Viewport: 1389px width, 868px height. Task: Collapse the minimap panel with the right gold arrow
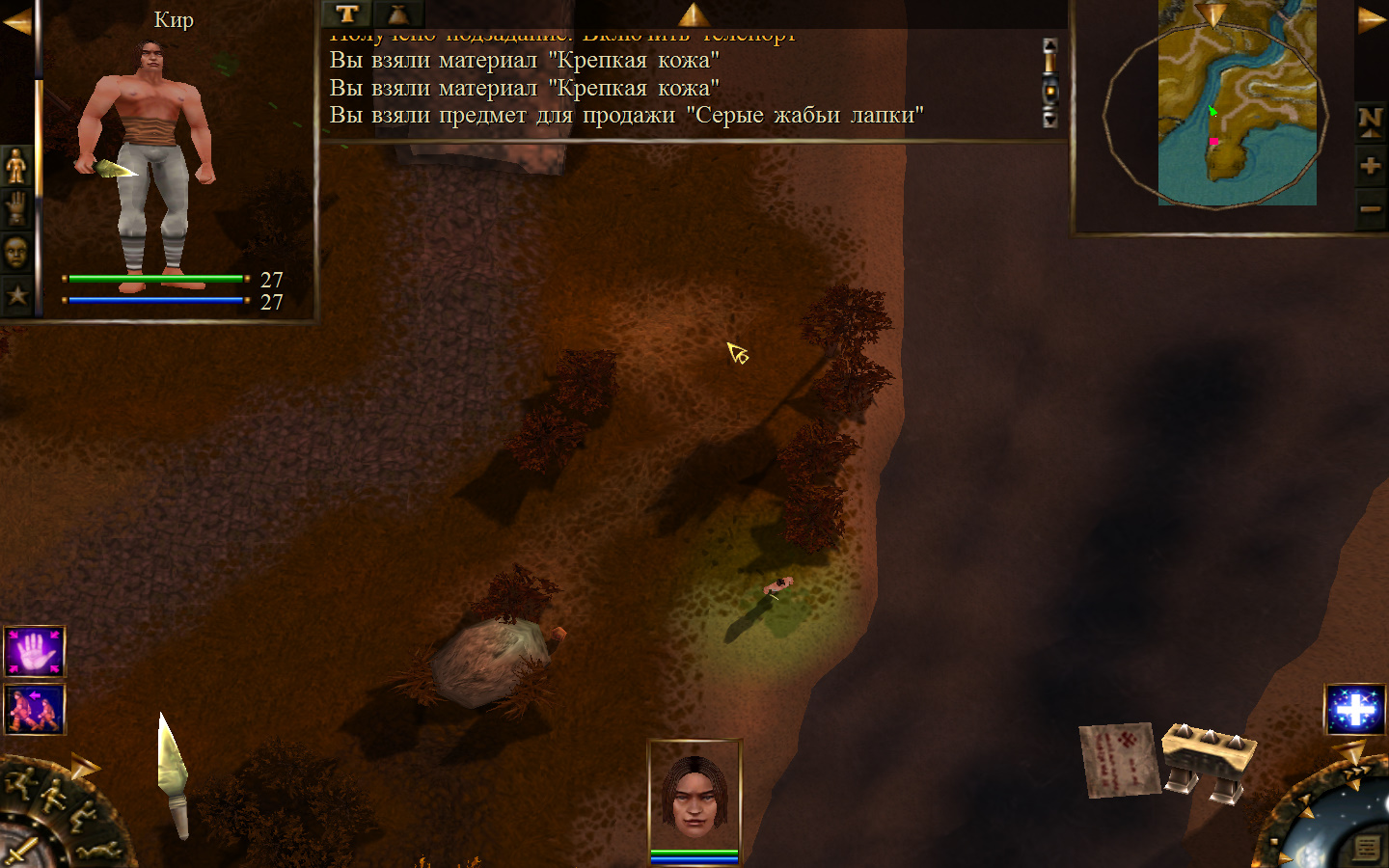(x=1372, y=19)
